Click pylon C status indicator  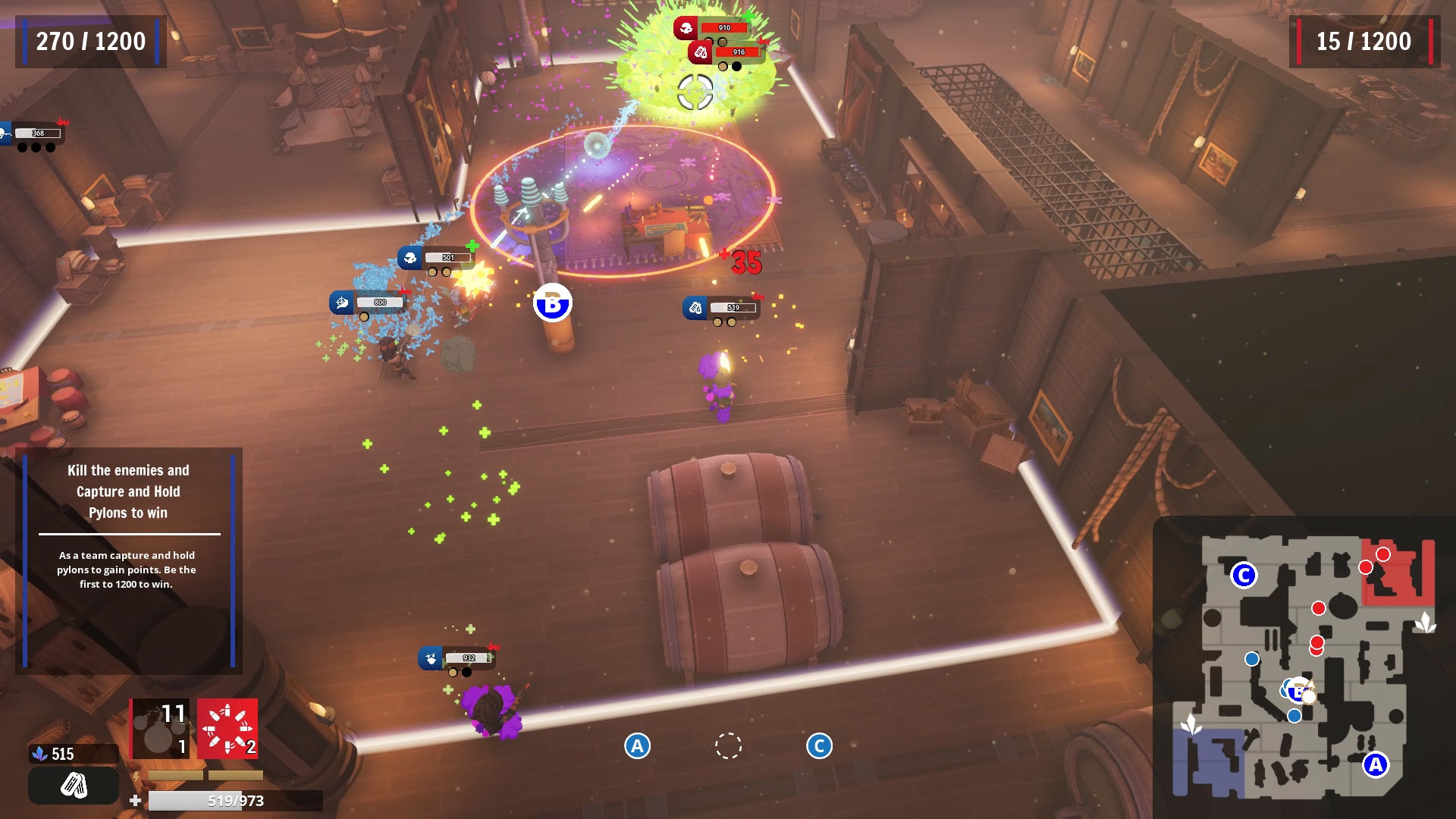819,746
